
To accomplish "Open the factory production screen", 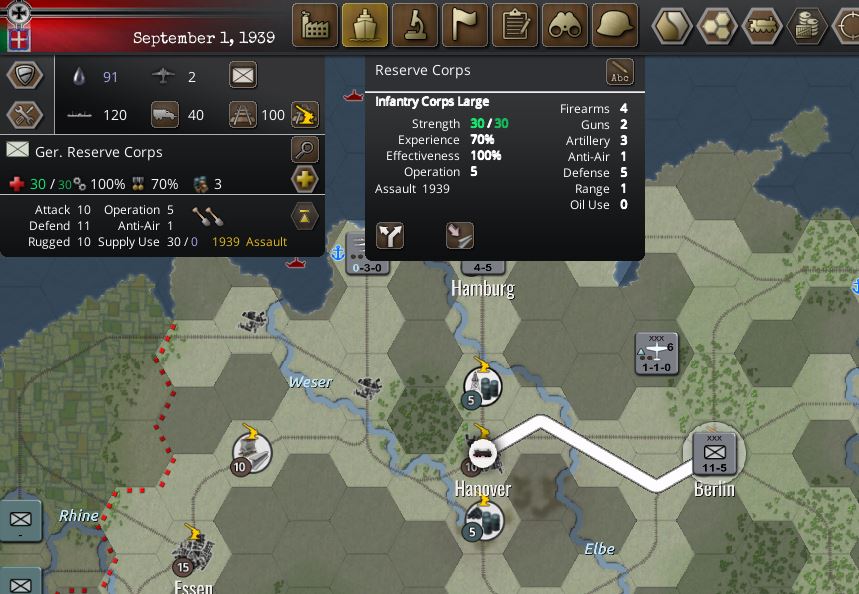I will point(315,24).
